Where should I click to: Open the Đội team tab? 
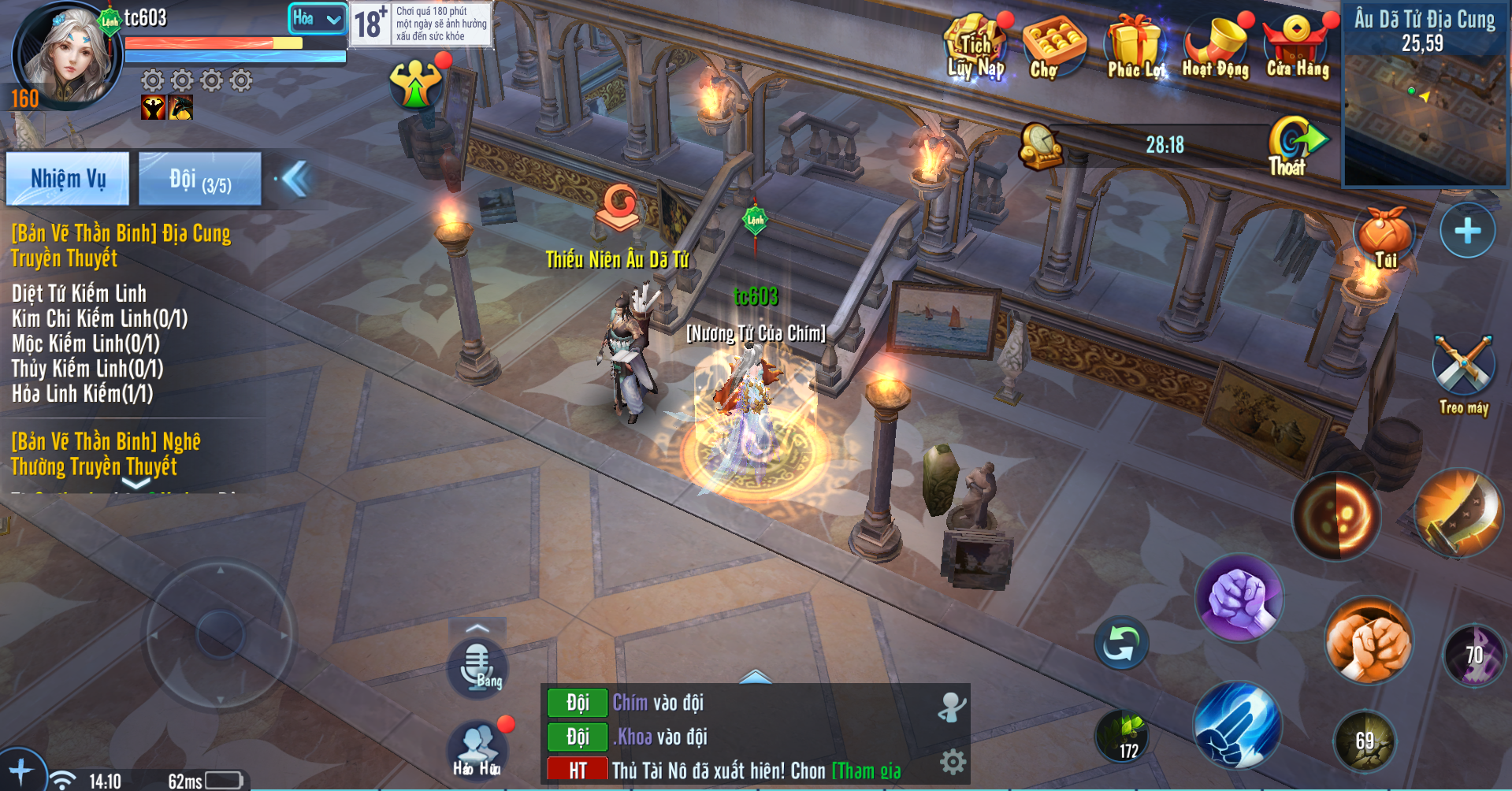[199, 179]
